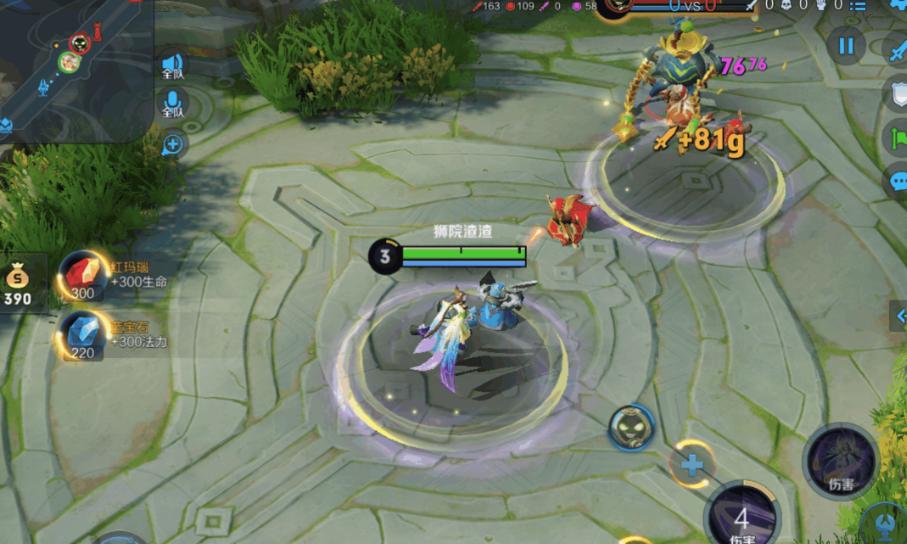The width and height of the screenshot is (907, 544).
Task: Activate the skill showing cooldown 4
Action: point(741,518)
